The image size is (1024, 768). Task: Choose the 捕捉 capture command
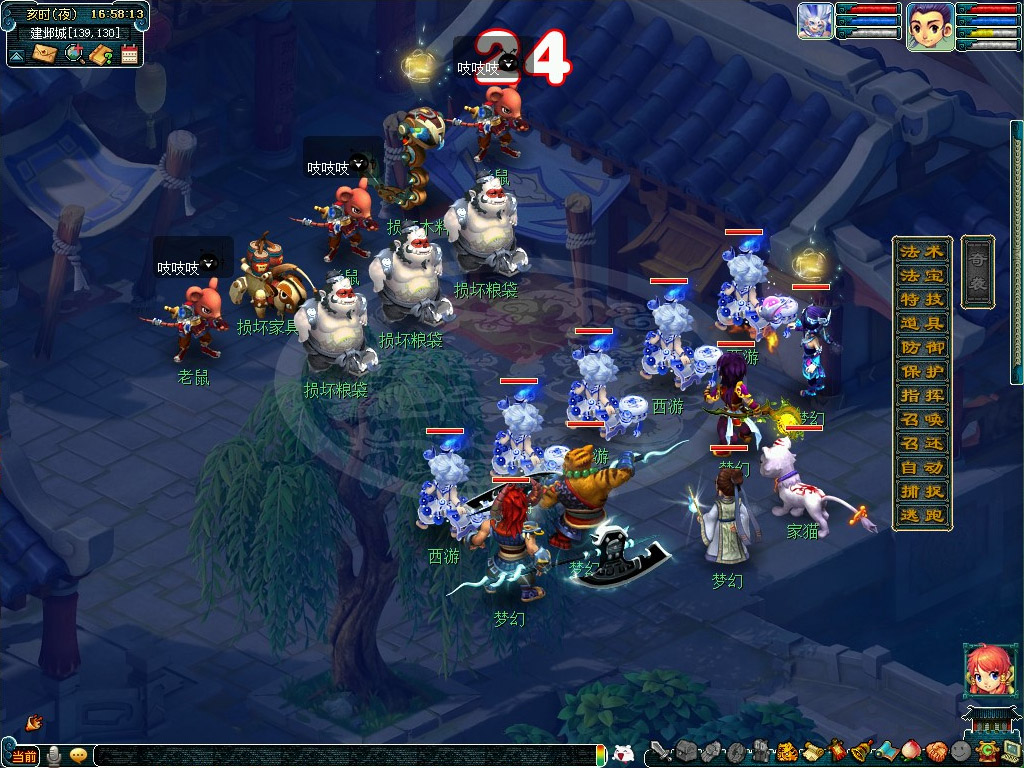pos(920,491)
